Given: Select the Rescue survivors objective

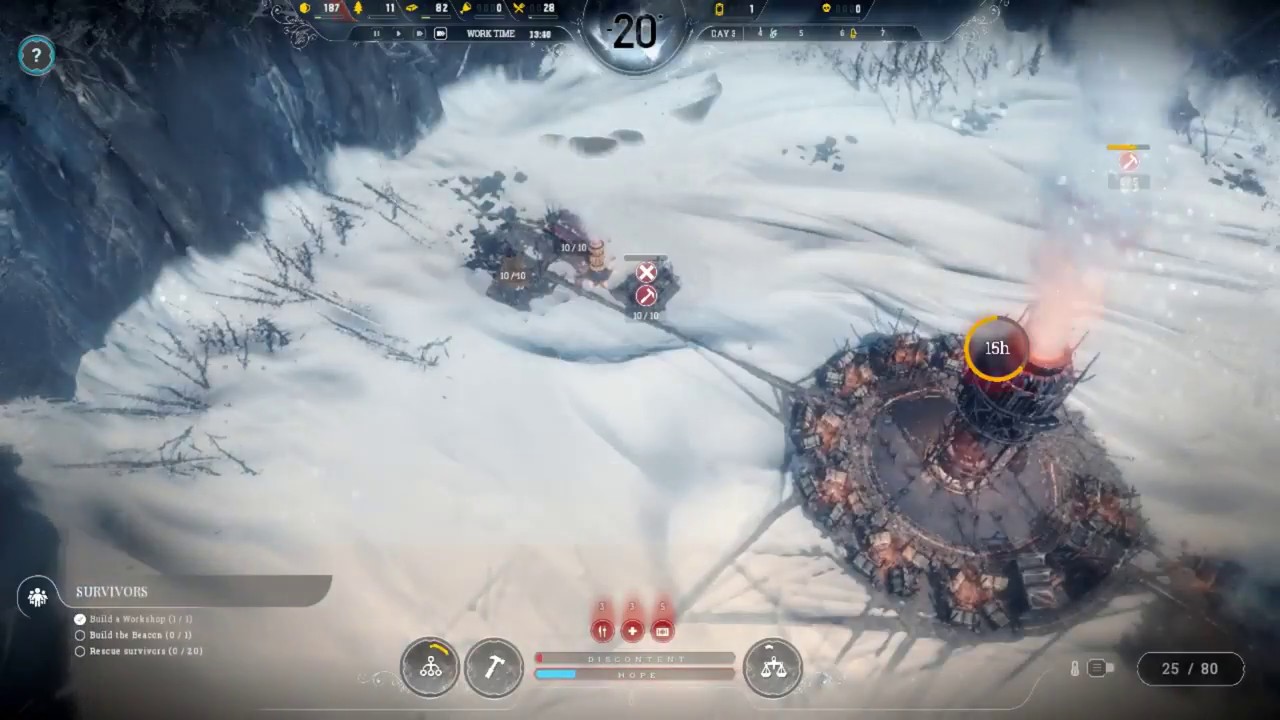Looking at the screenshot, I should point(145,651).
